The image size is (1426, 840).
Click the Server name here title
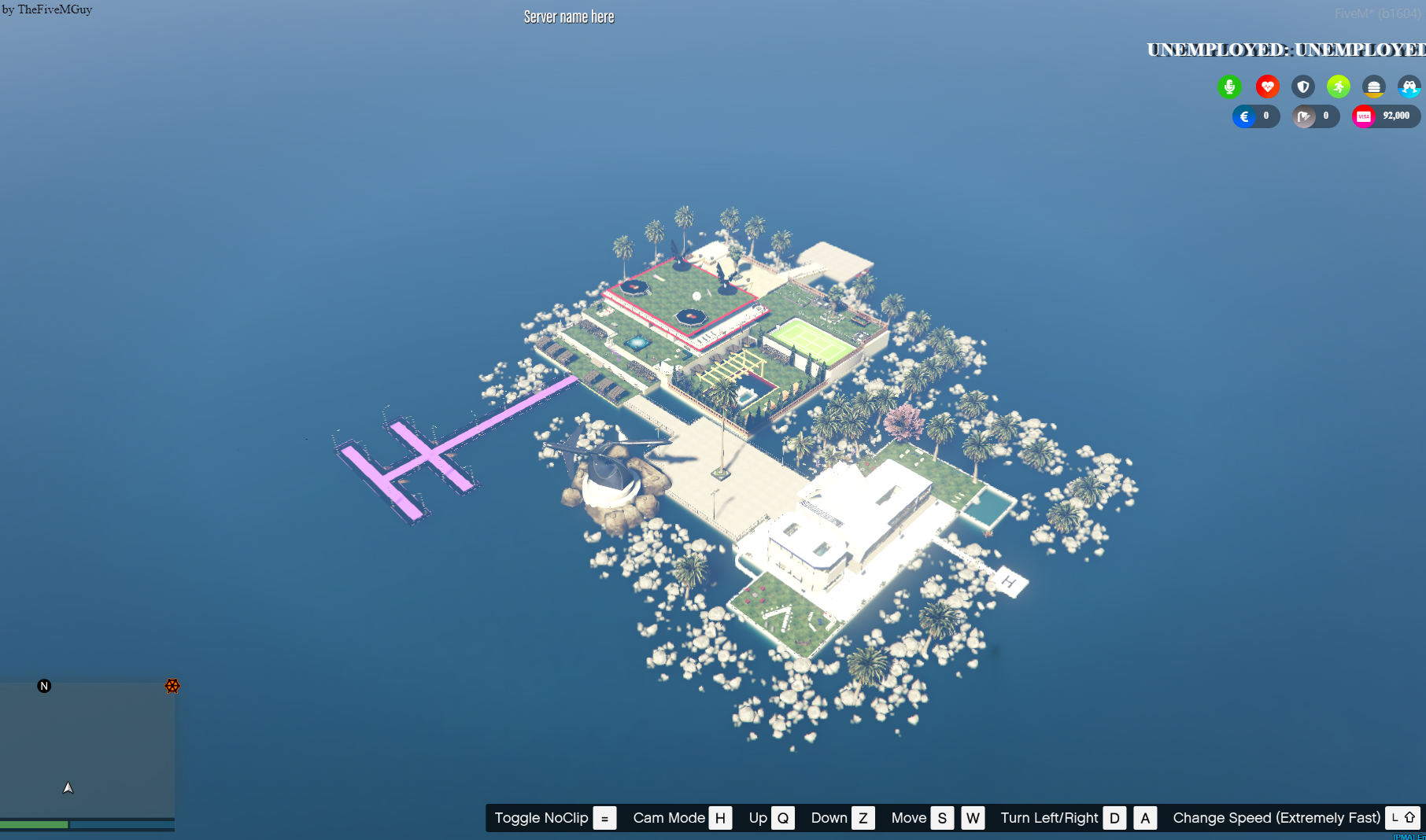568,17
